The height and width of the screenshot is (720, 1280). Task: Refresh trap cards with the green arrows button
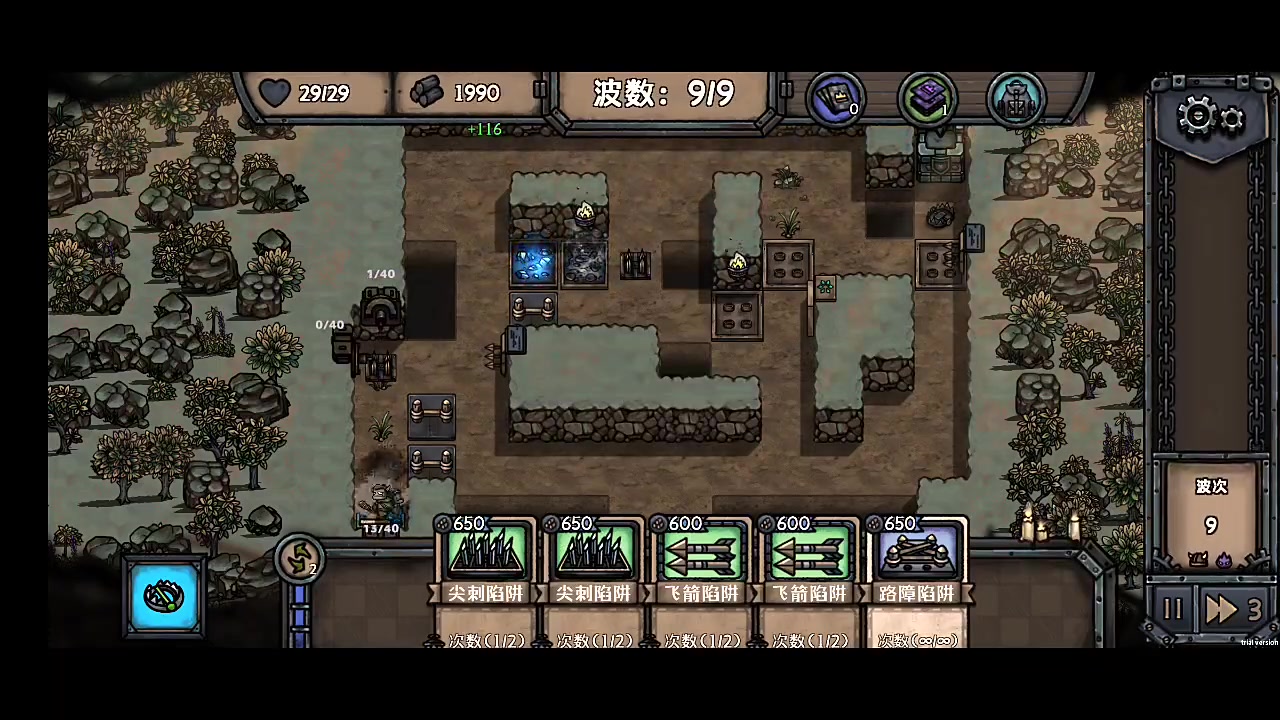point(299,559)
